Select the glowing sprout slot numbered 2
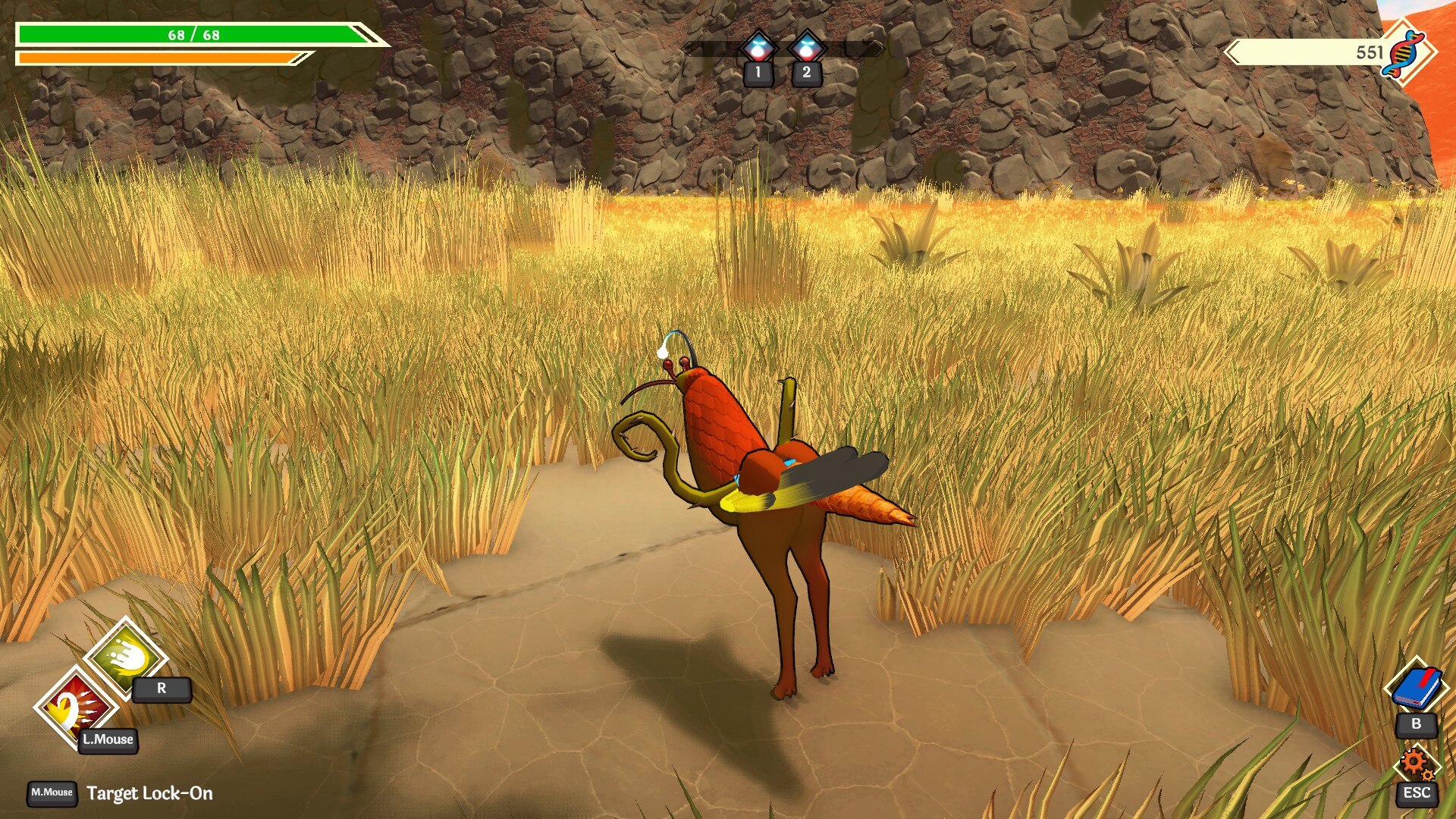 click(806, 48)
